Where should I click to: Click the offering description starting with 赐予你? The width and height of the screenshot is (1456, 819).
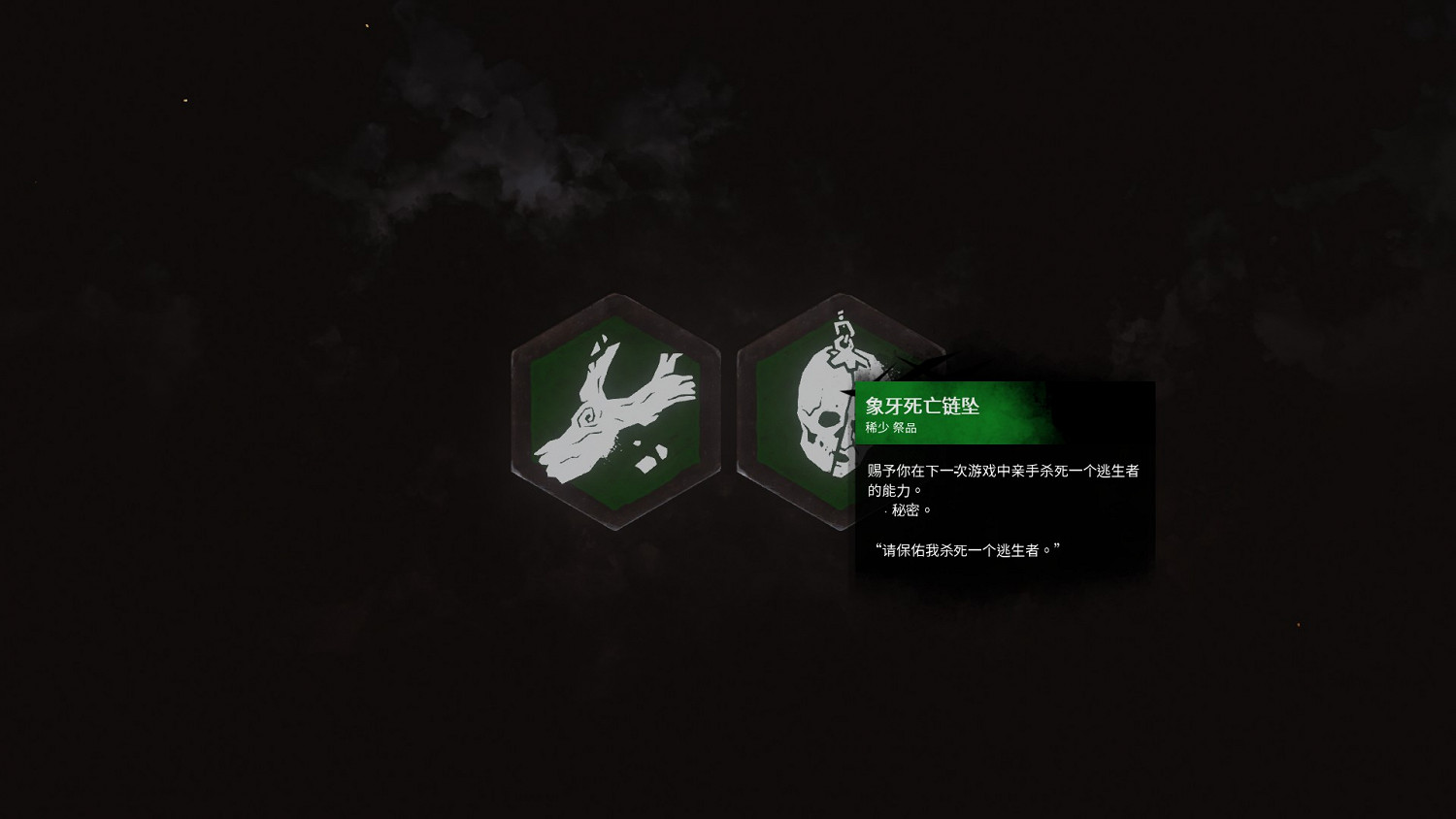point(1002,473)
